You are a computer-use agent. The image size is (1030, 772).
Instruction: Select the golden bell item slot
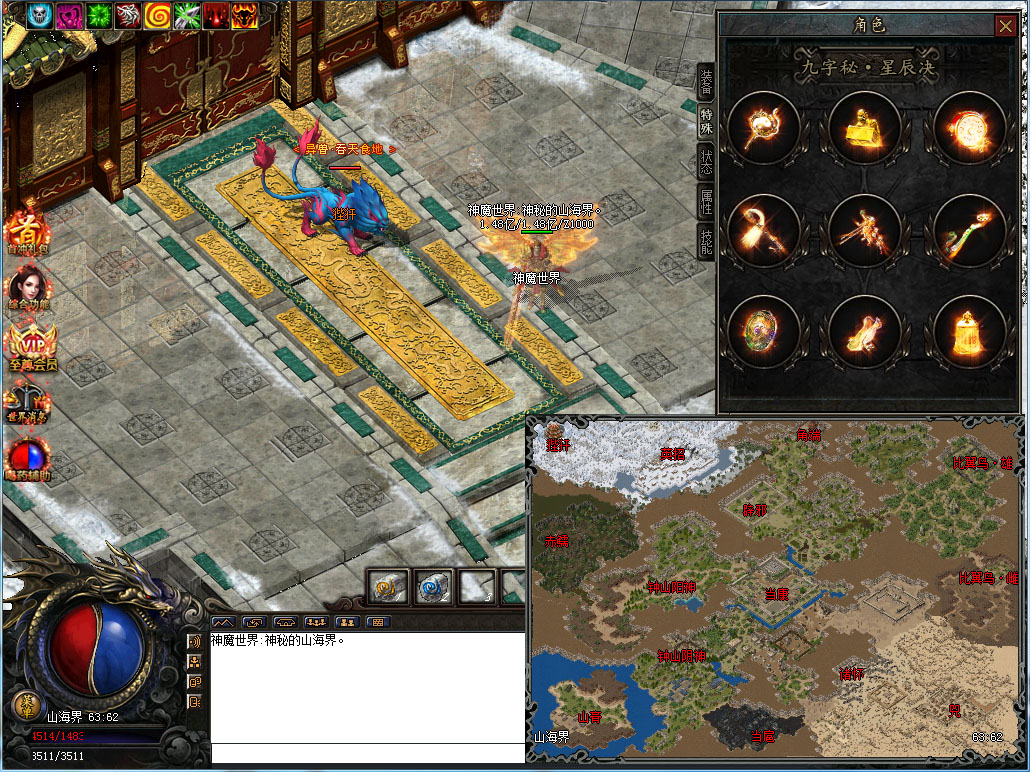(x=970, y=331)
